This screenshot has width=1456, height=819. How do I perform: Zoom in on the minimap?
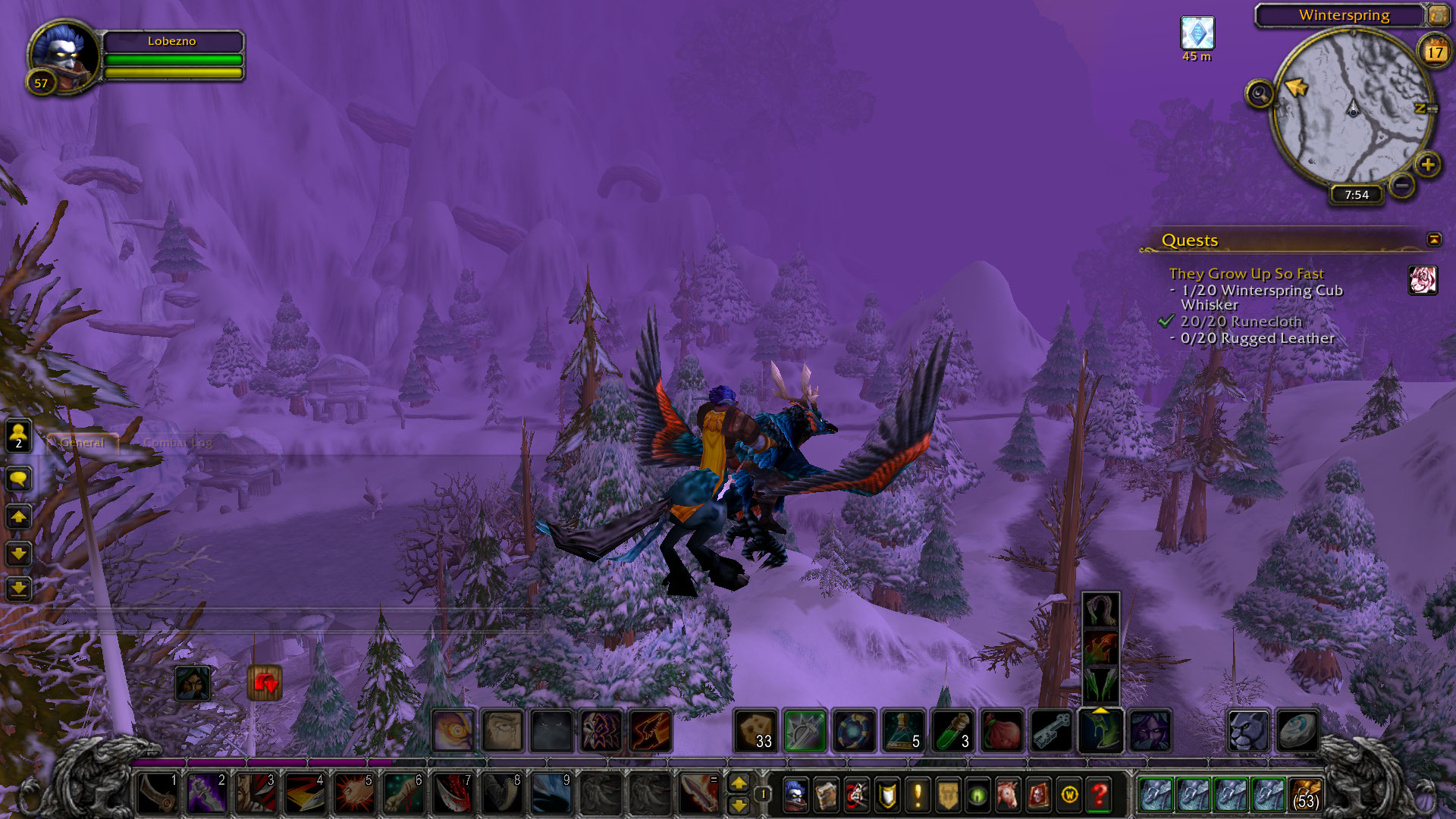click(1427, 165)
